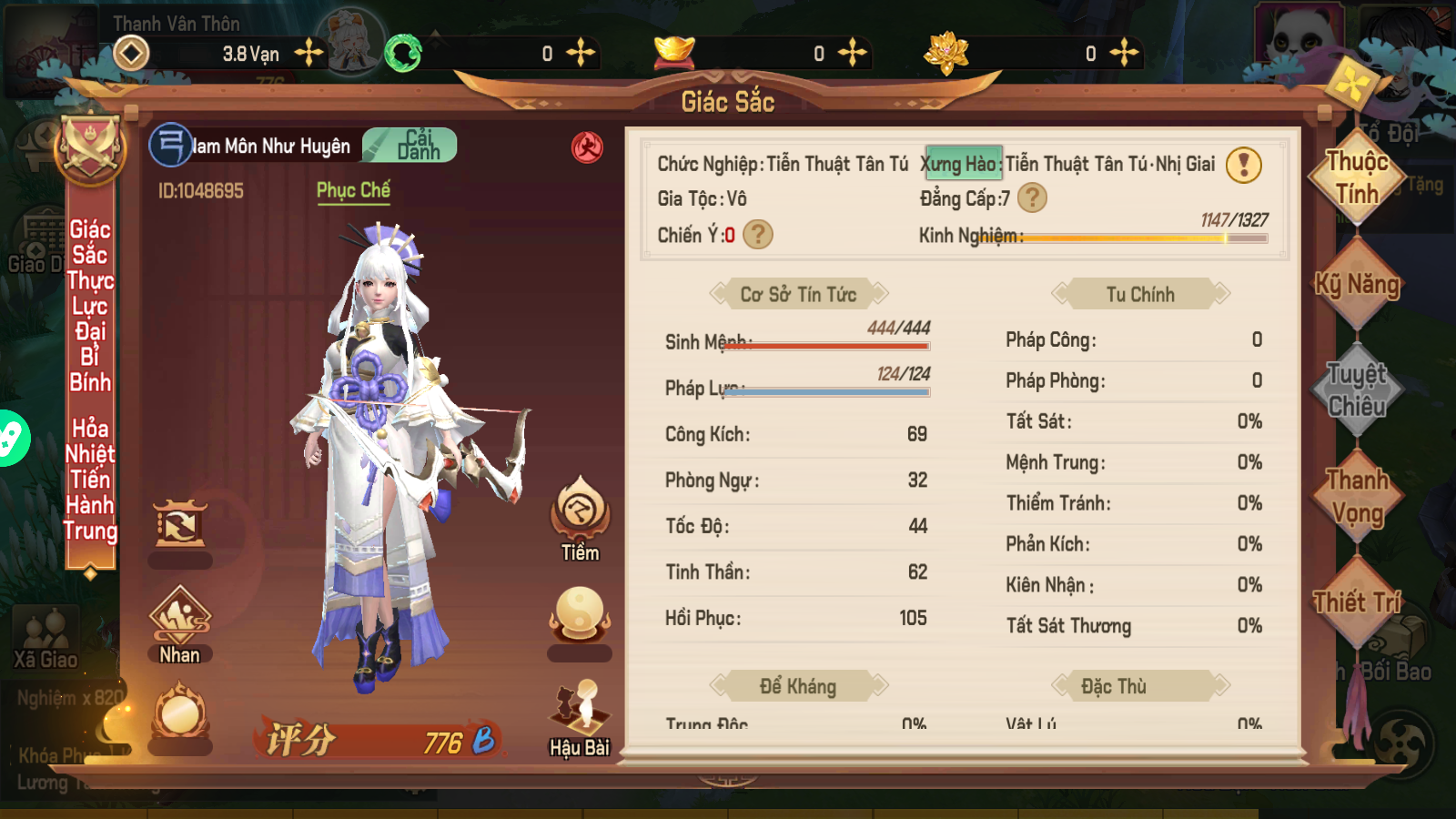Add lotus currency with plus button
The width and height of the screenshot is (1456, 819).
1124,53
